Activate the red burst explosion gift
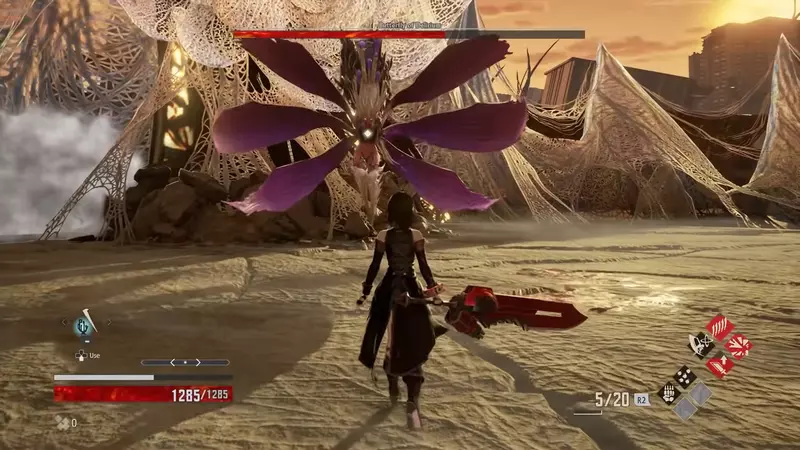The height and width of the screenshot is (450, 800). coord(738,346)
